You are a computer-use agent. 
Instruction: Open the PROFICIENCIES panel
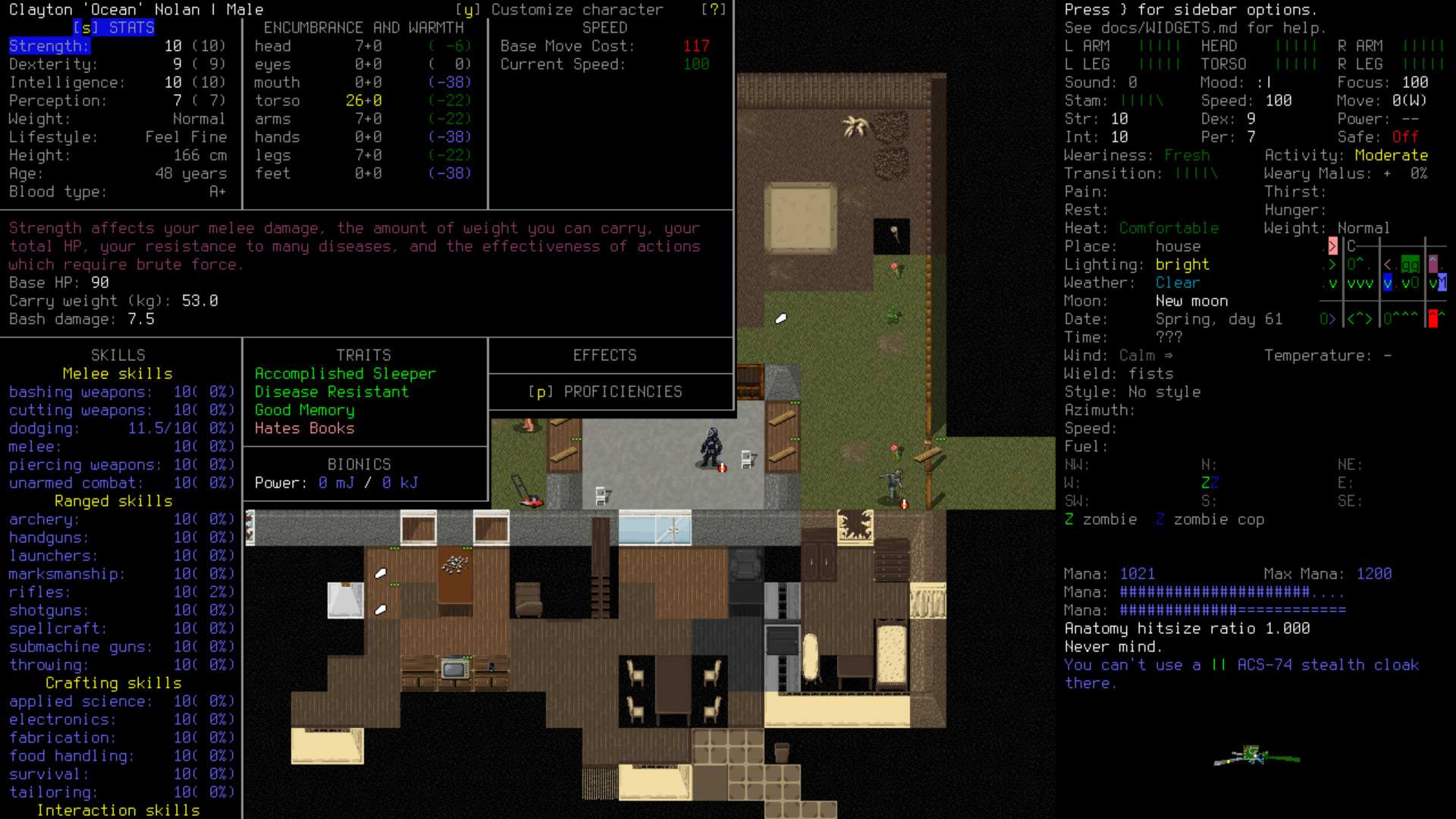click(x=607, y=391)
